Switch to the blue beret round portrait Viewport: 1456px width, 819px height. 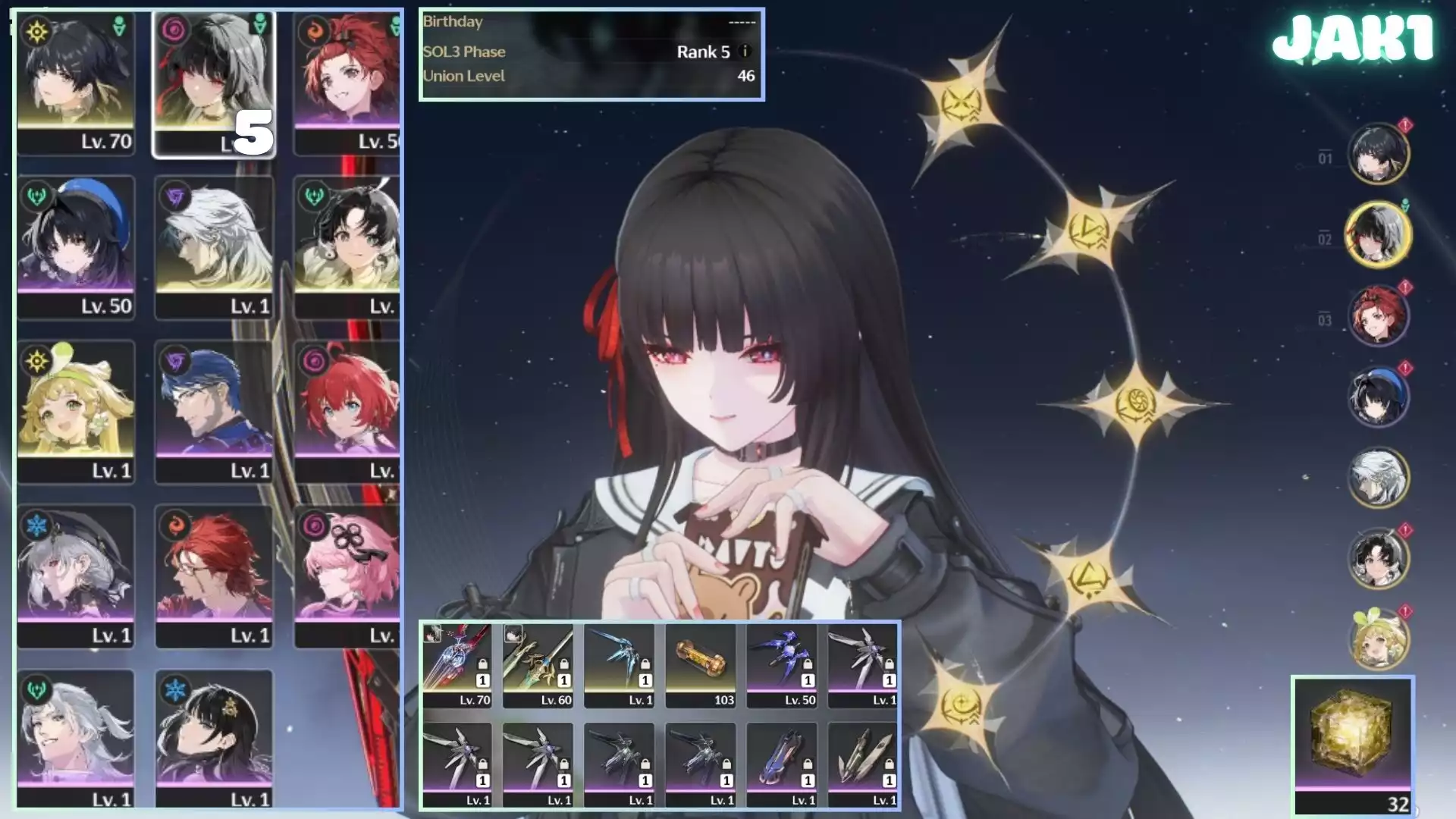click(x=1378, y=396)
